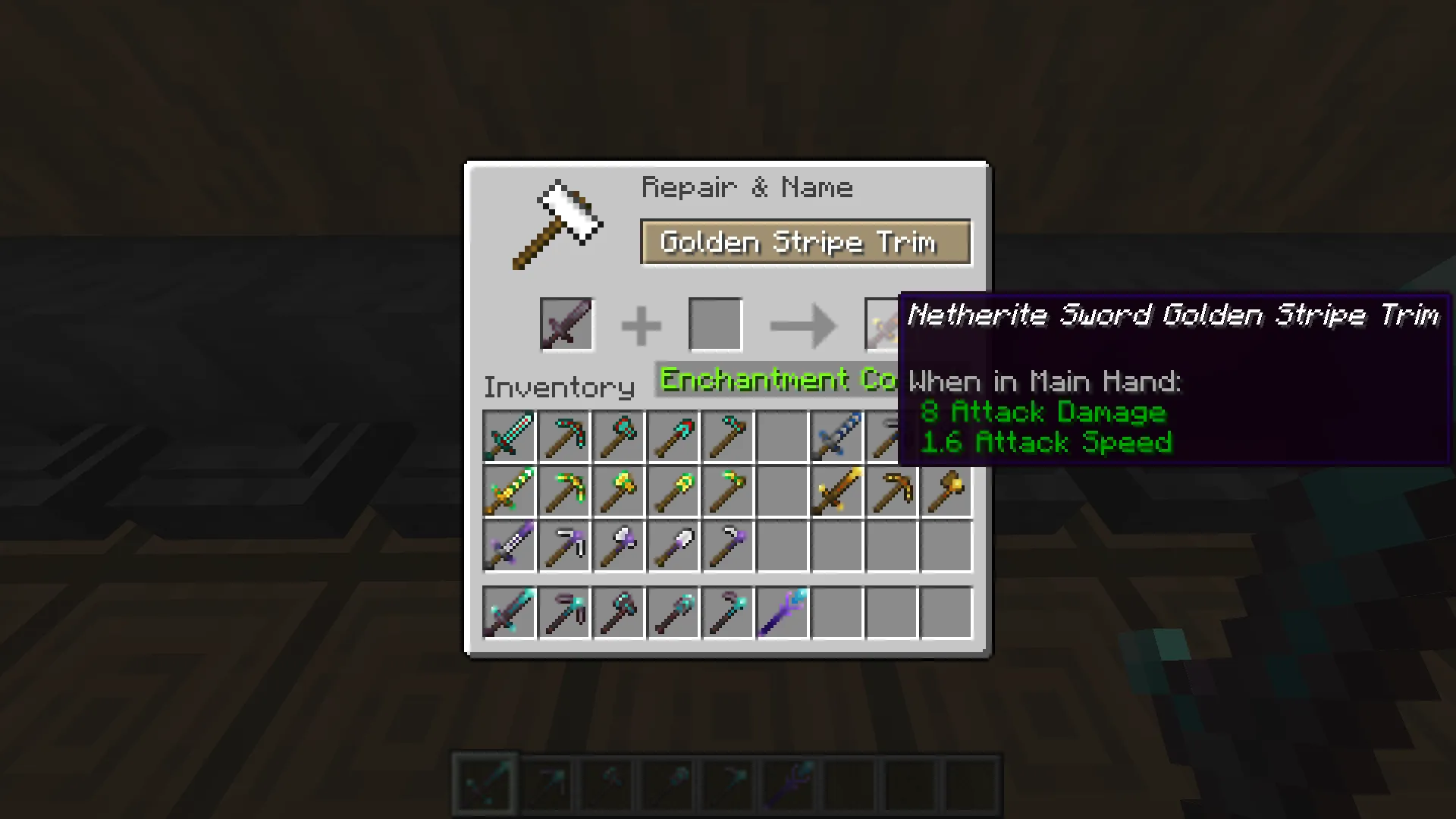Grab the red-trimmed diamond shovel
This screenshot has height=819, width=1456.
coord(673,436)
